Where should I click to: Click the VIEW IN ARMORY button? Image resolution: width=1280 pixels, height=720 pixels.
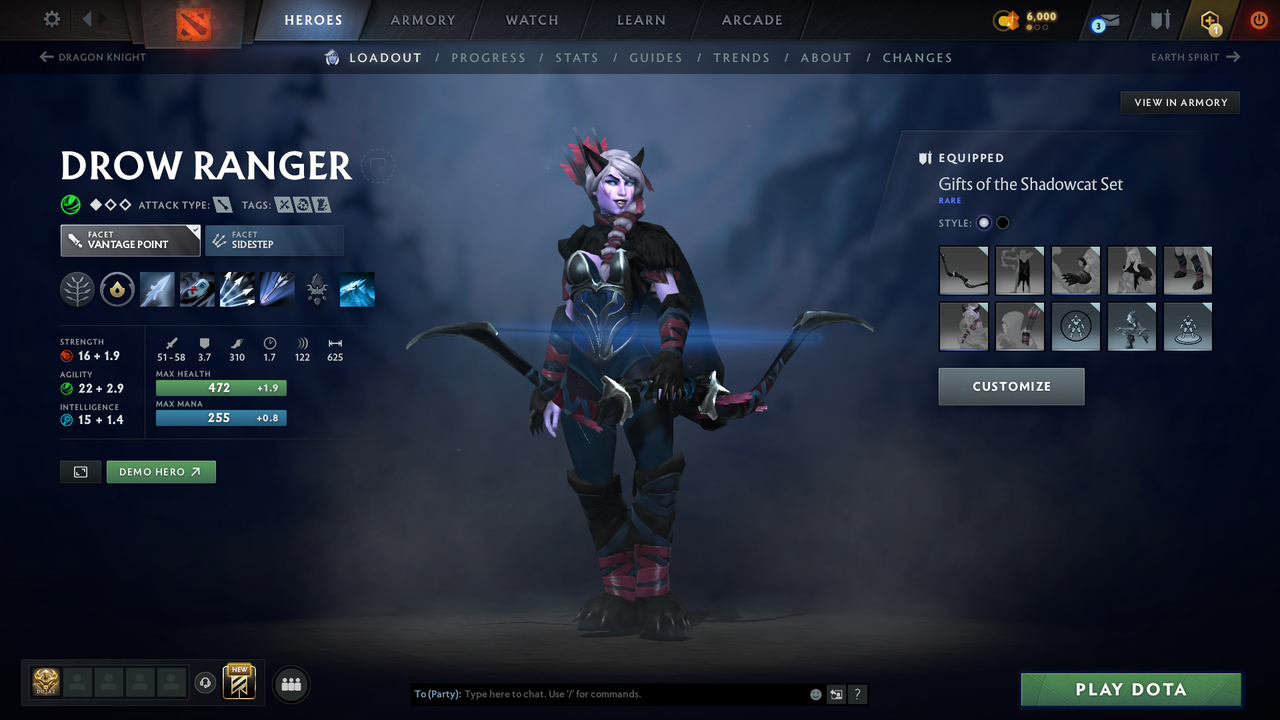(x=1179, y=102)
